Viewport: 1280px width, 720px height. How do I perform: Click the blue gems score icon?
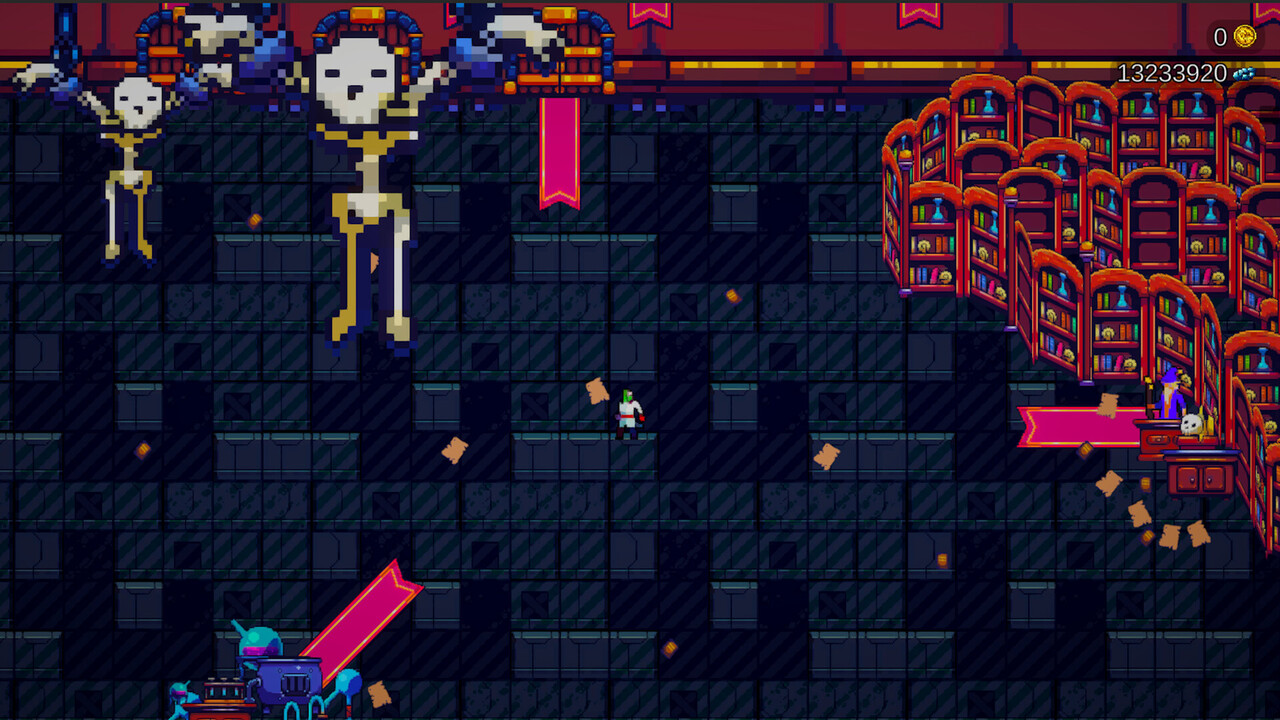1244,74
